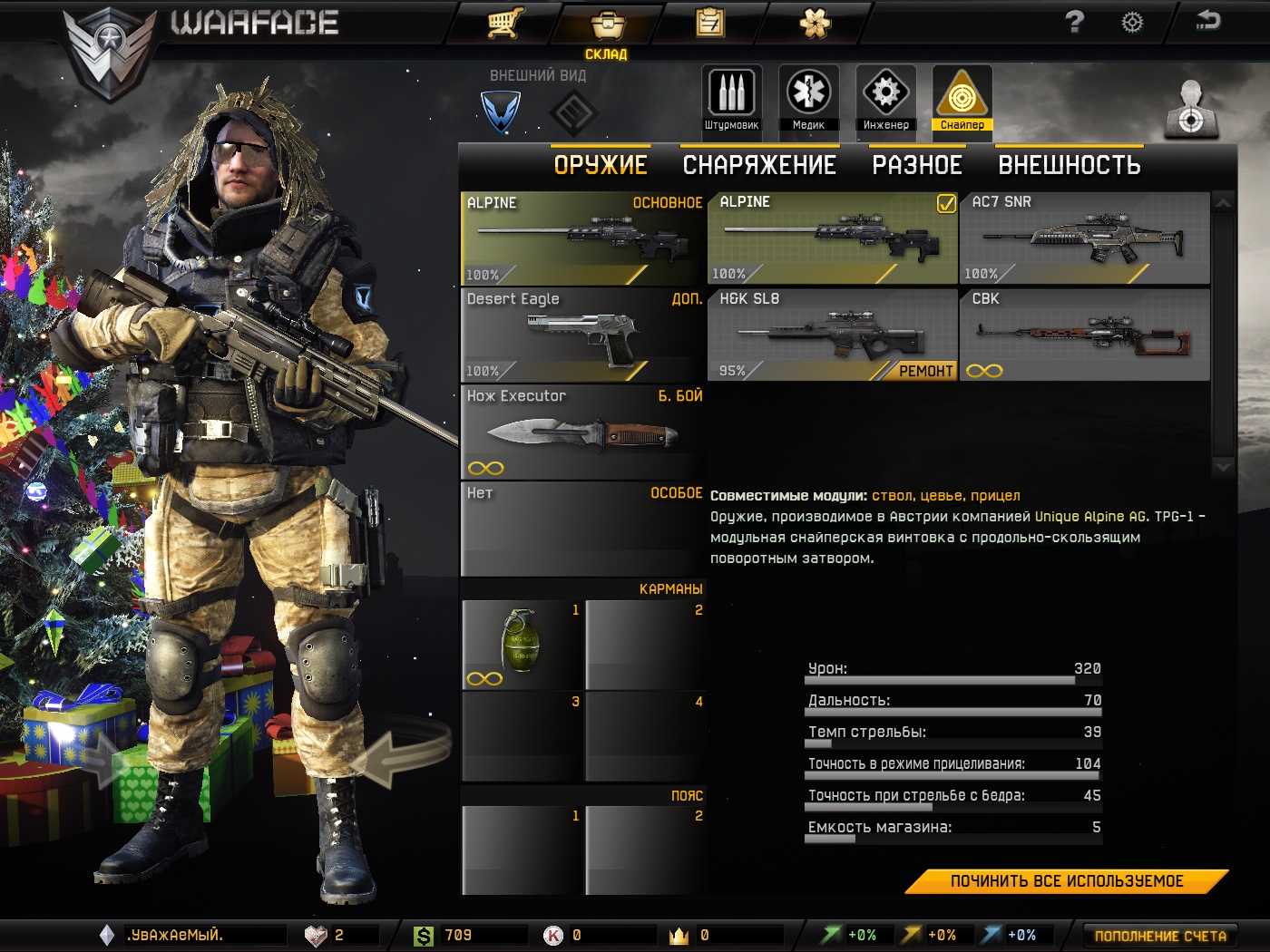Choose the СВК sniper rifle
Viewport: 1270px width, 952px height.
pos(1084,335)
